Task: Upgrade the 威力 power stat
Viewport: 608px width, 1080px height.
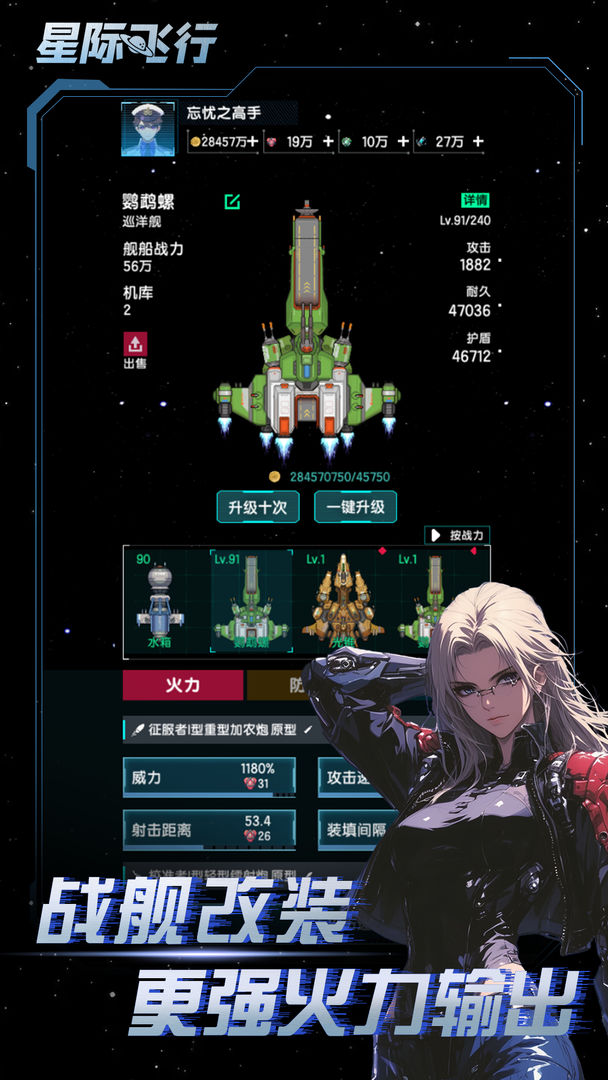Action: (209, 777)
